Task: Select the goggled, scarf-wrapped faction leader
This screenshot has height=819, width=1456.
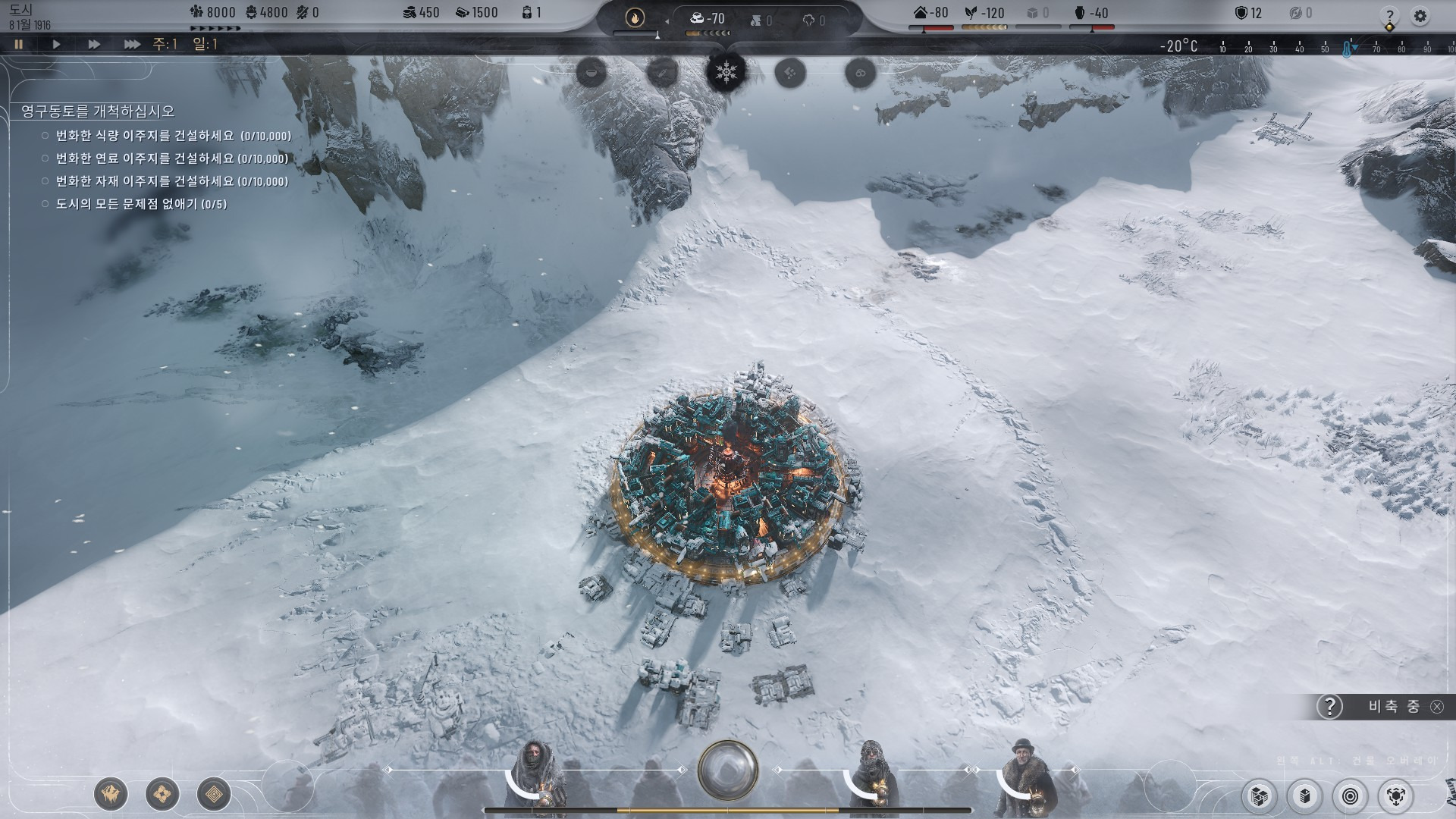Action: click(872, 773)
